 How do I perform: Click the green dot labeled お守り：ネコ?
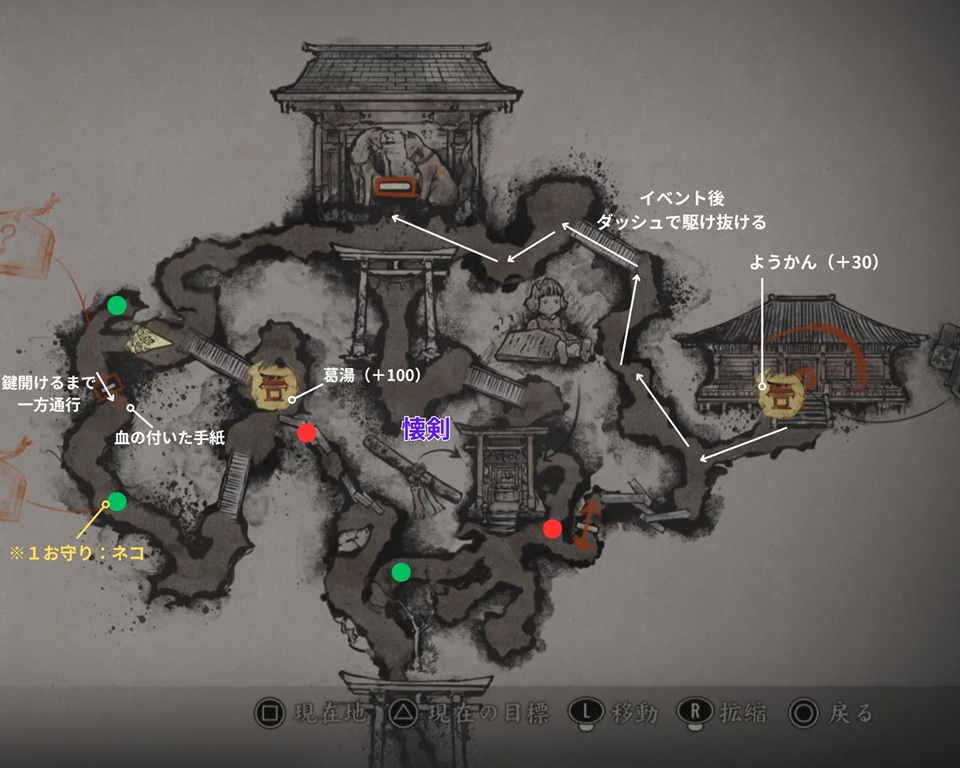pos(117,501)
